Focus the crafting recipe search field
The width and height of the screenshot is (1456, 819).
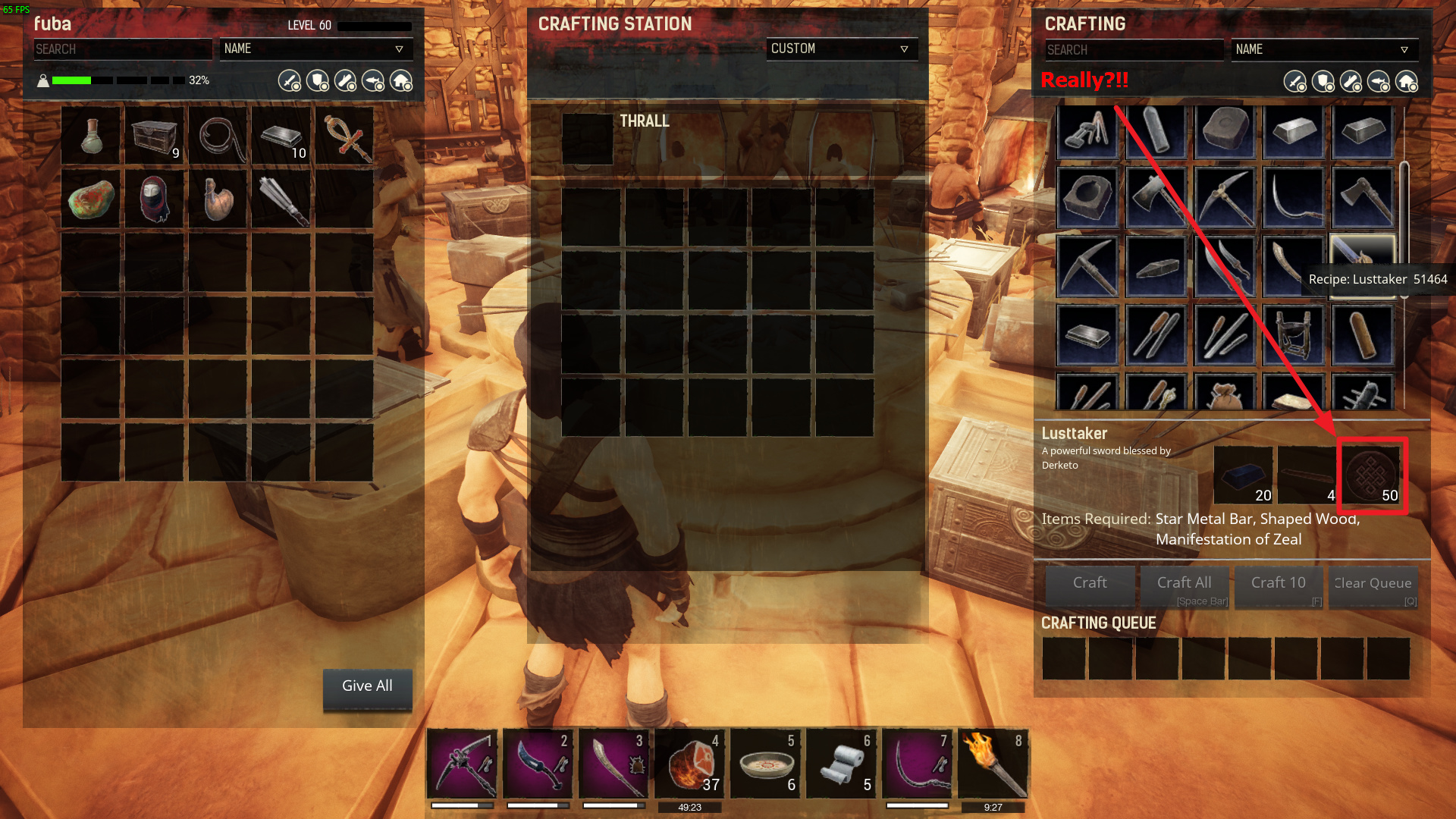pos(1133,50)
